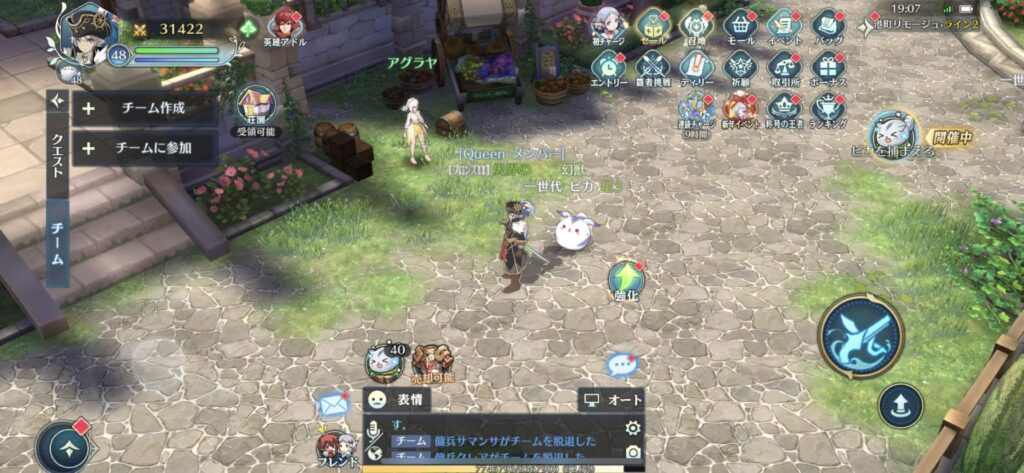
Task: Open the デイリー daily tasks icon
Action: [x=695, y=67]
